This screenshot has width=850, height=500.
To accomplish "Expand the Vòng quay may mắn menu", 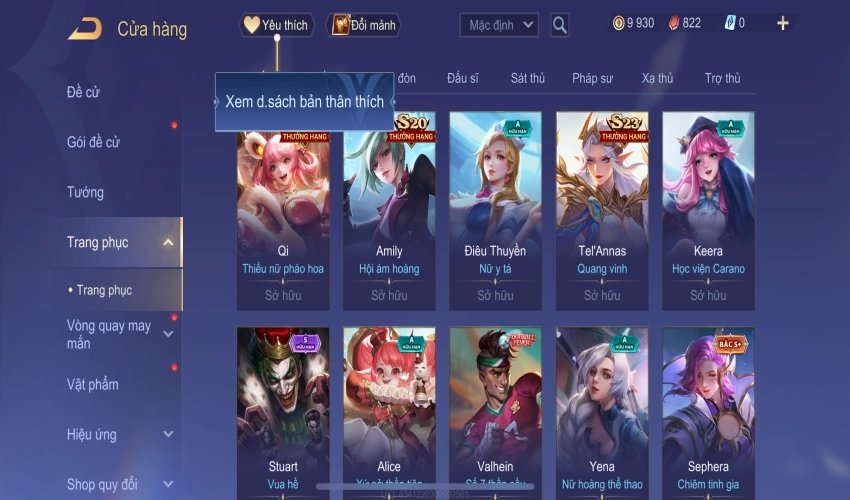I will [x=110, y=334].
